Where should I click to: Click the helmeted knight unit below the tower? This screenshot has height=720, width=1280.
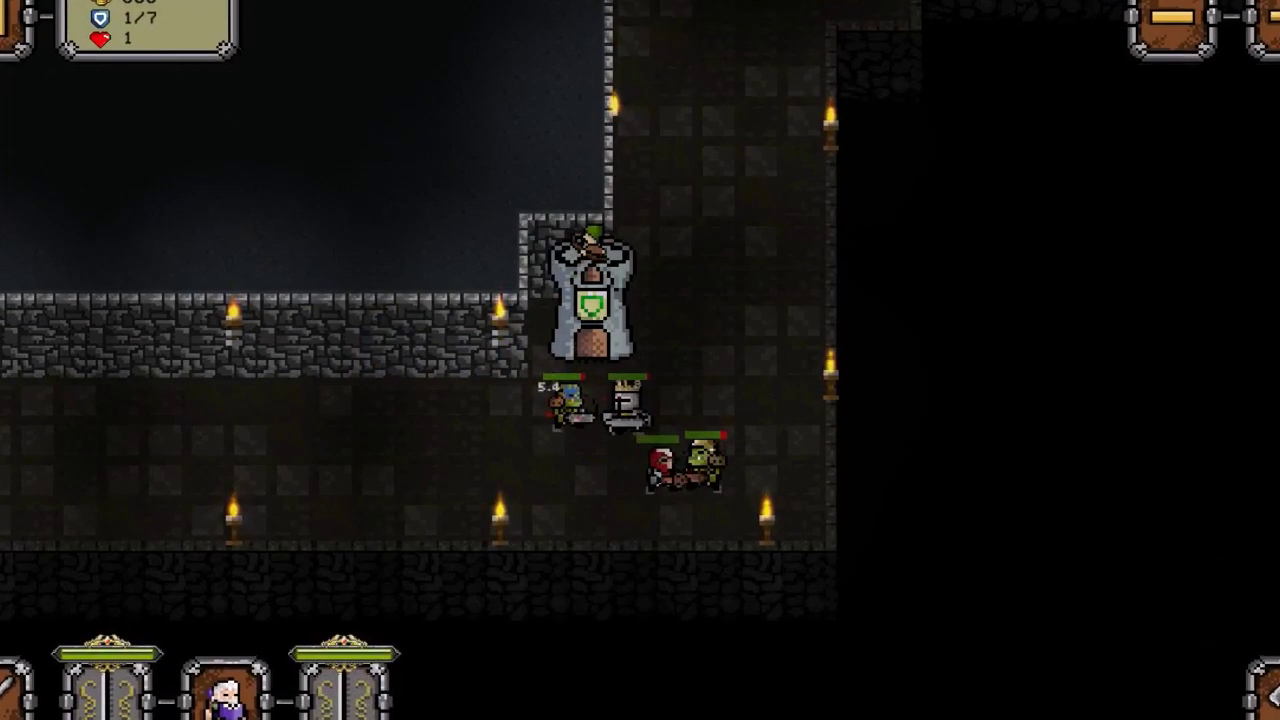pyautogui.click(x=625, y=405)
